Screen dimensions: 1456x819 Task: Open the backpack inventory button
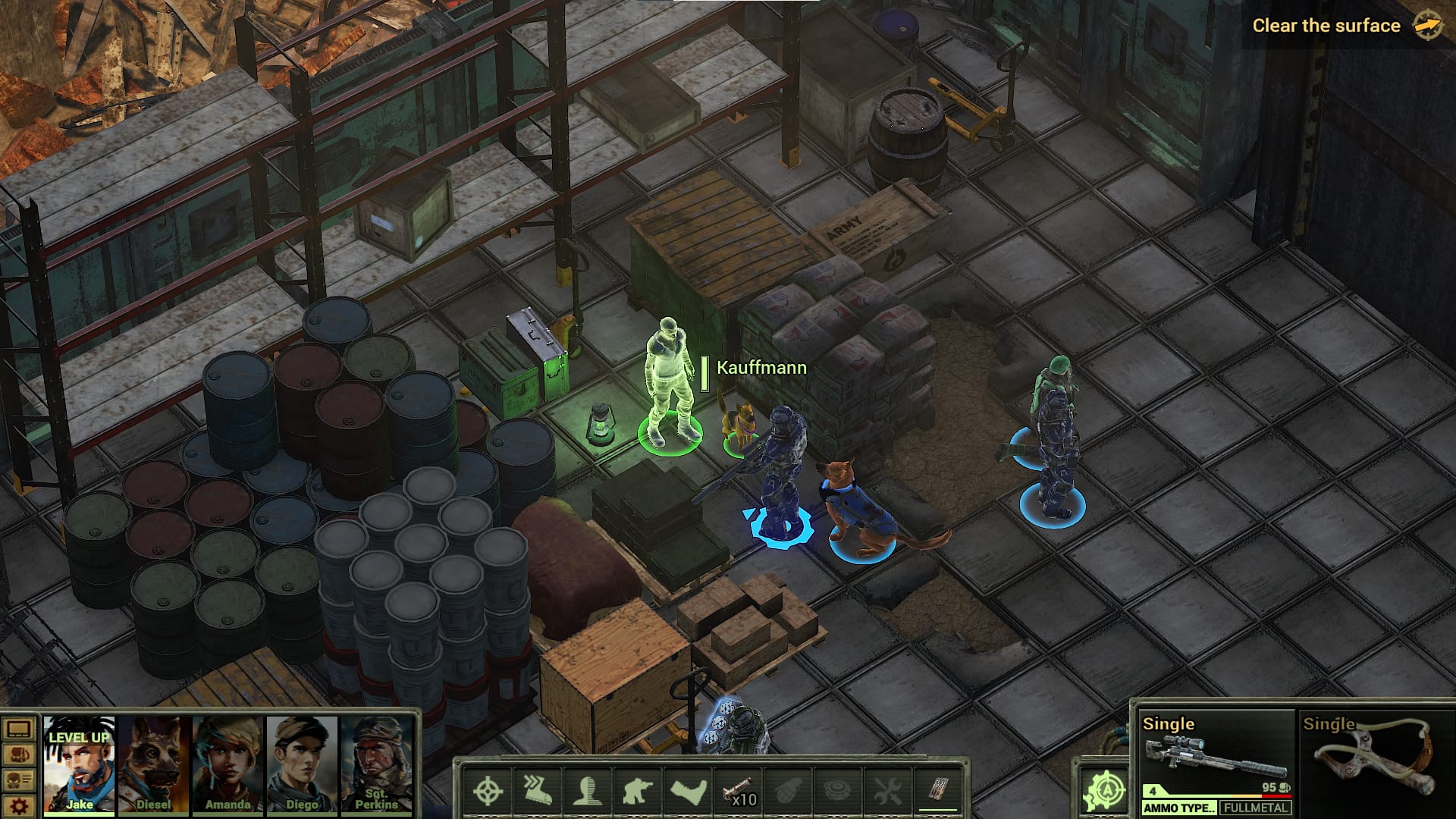tap(19, 755)
